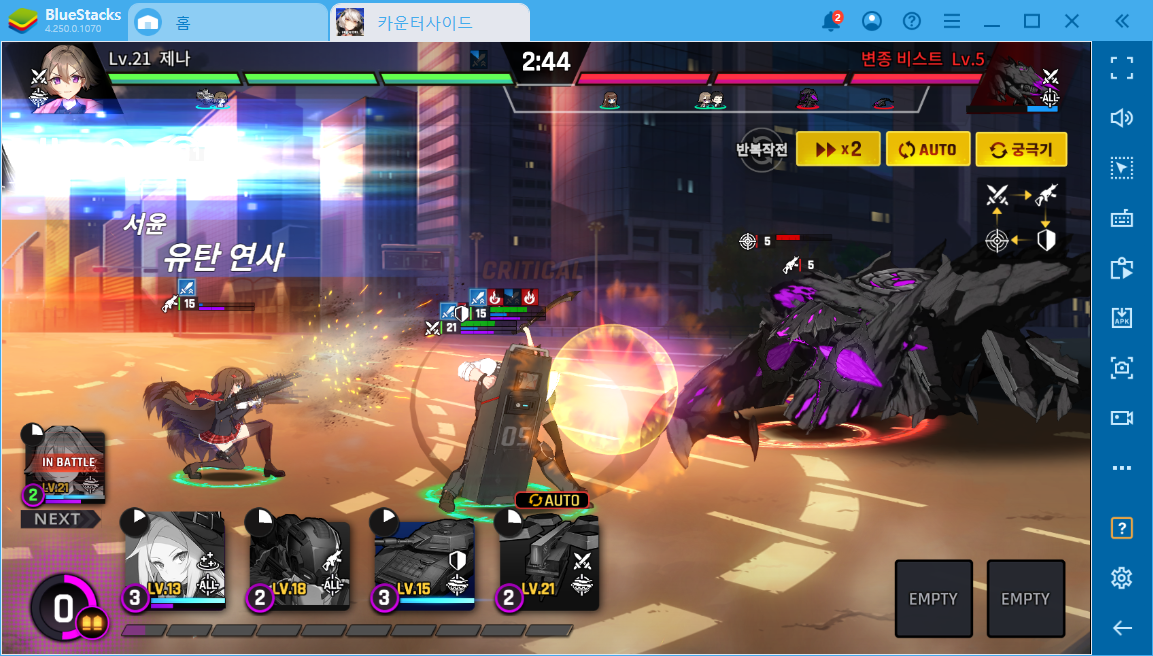Toggle the 반복작전 repeat operation button

pyautogui.click(x=763, y=149)
